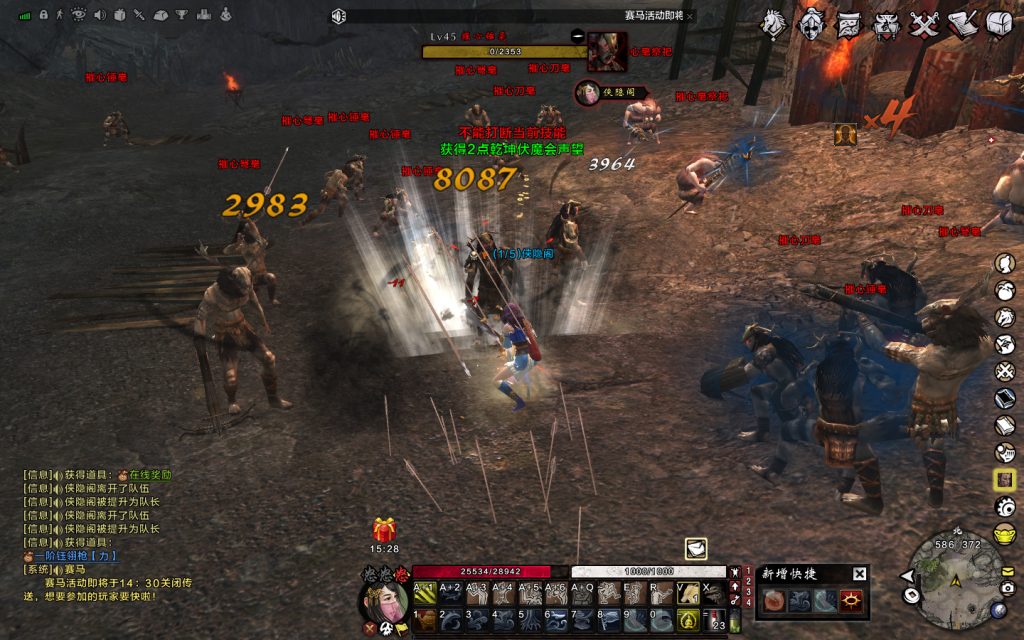Click the announcement speaker icon beside ticker
Screen dimensions: 1024x640
(x=338, y=16)
